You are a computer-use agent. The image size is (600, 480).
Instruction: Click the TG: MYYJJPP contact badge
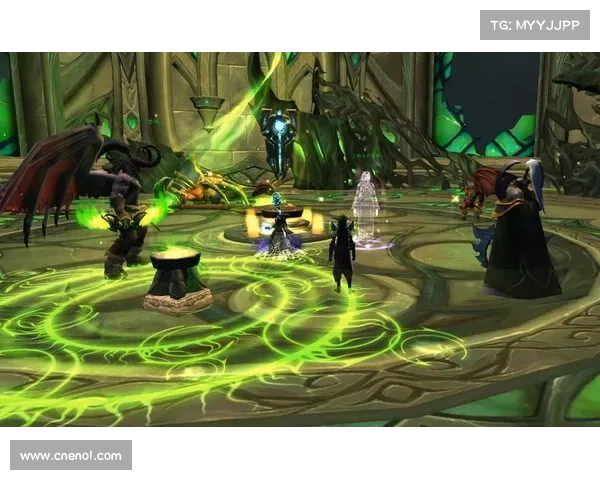536,24
